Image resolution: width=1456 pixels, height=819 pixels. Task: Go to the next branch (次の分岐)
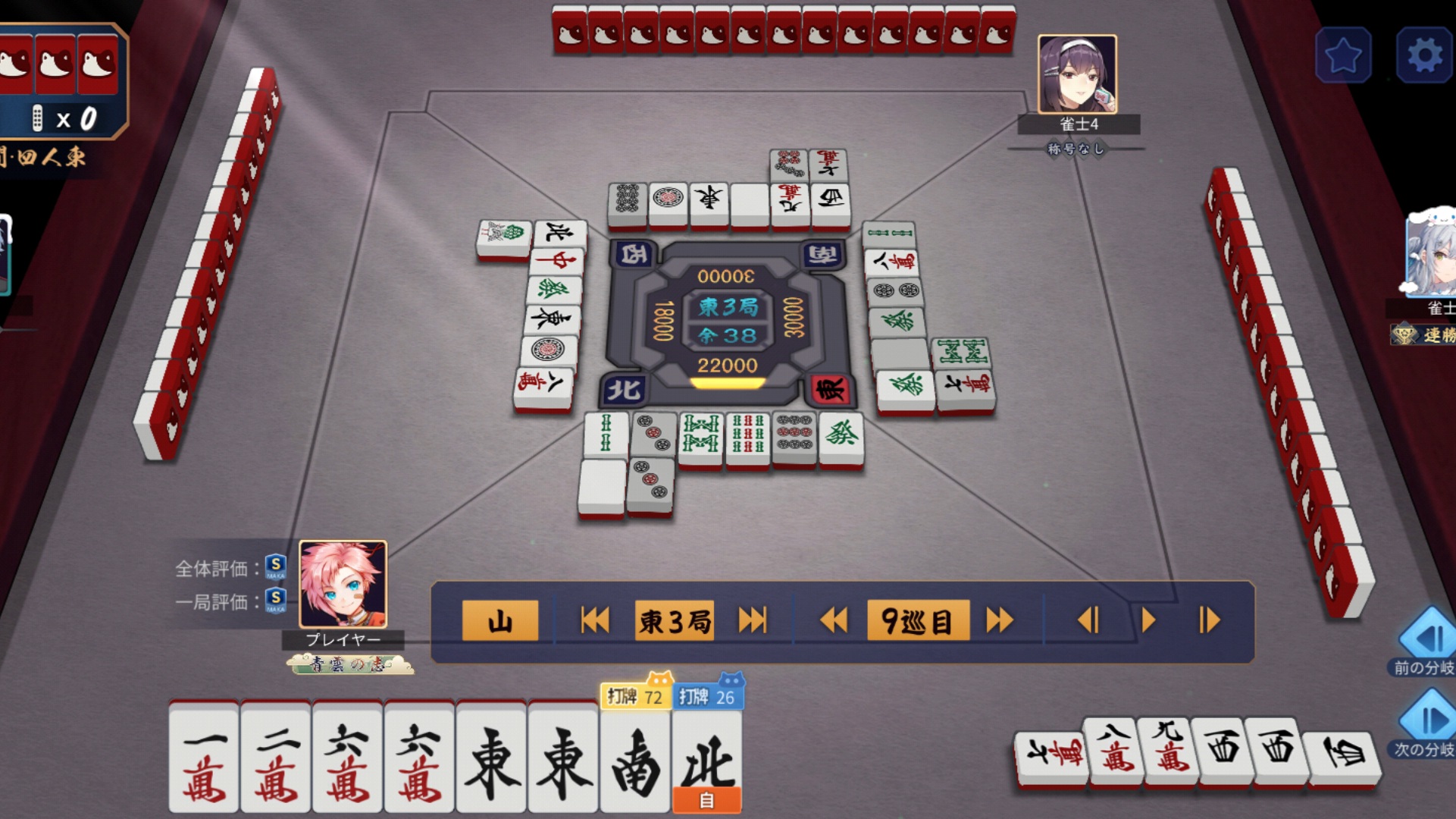1428,720
